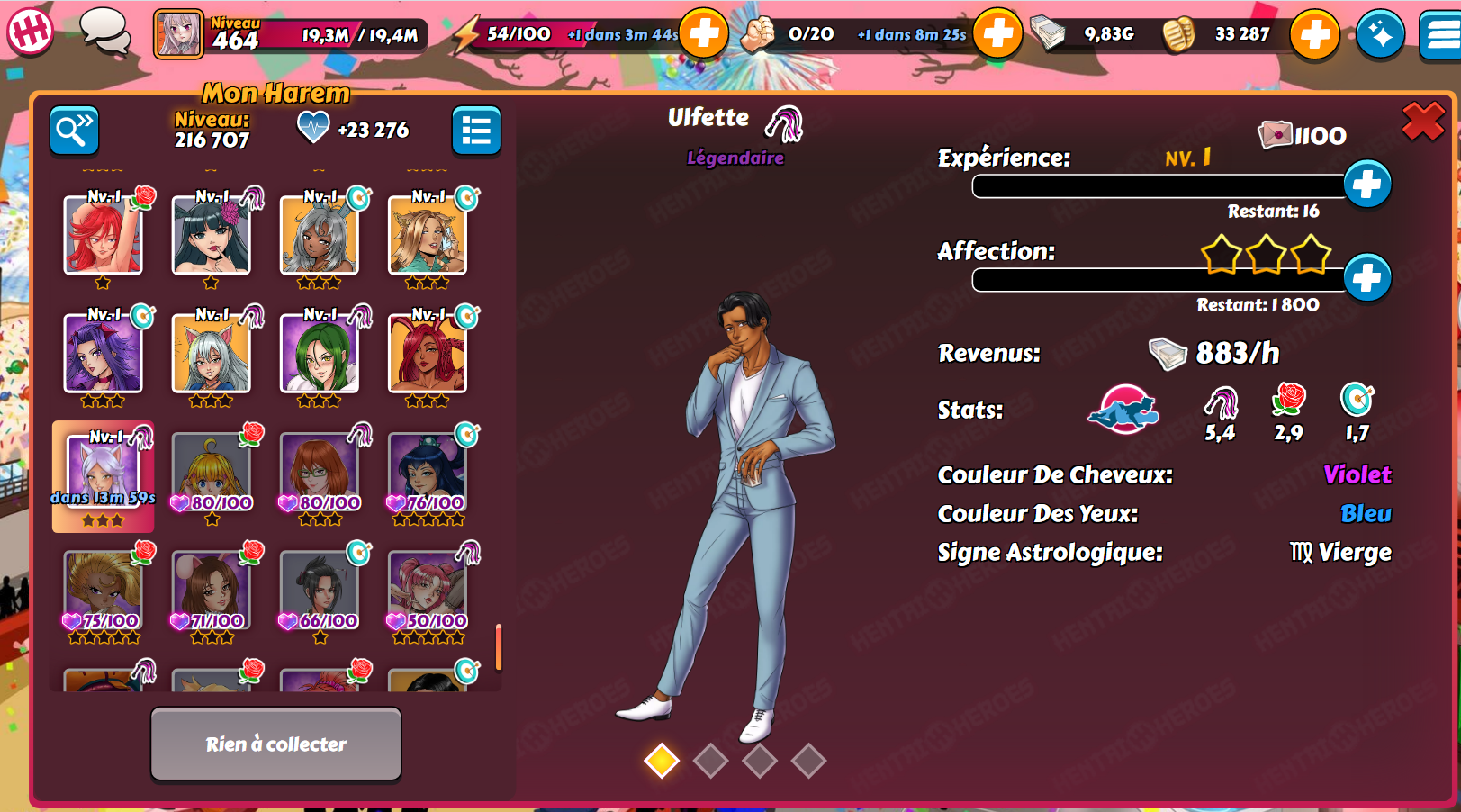Viewport: 1461px width, 812px height.
Task: Close the harem panel with red X
Action: coord(1422,121)
